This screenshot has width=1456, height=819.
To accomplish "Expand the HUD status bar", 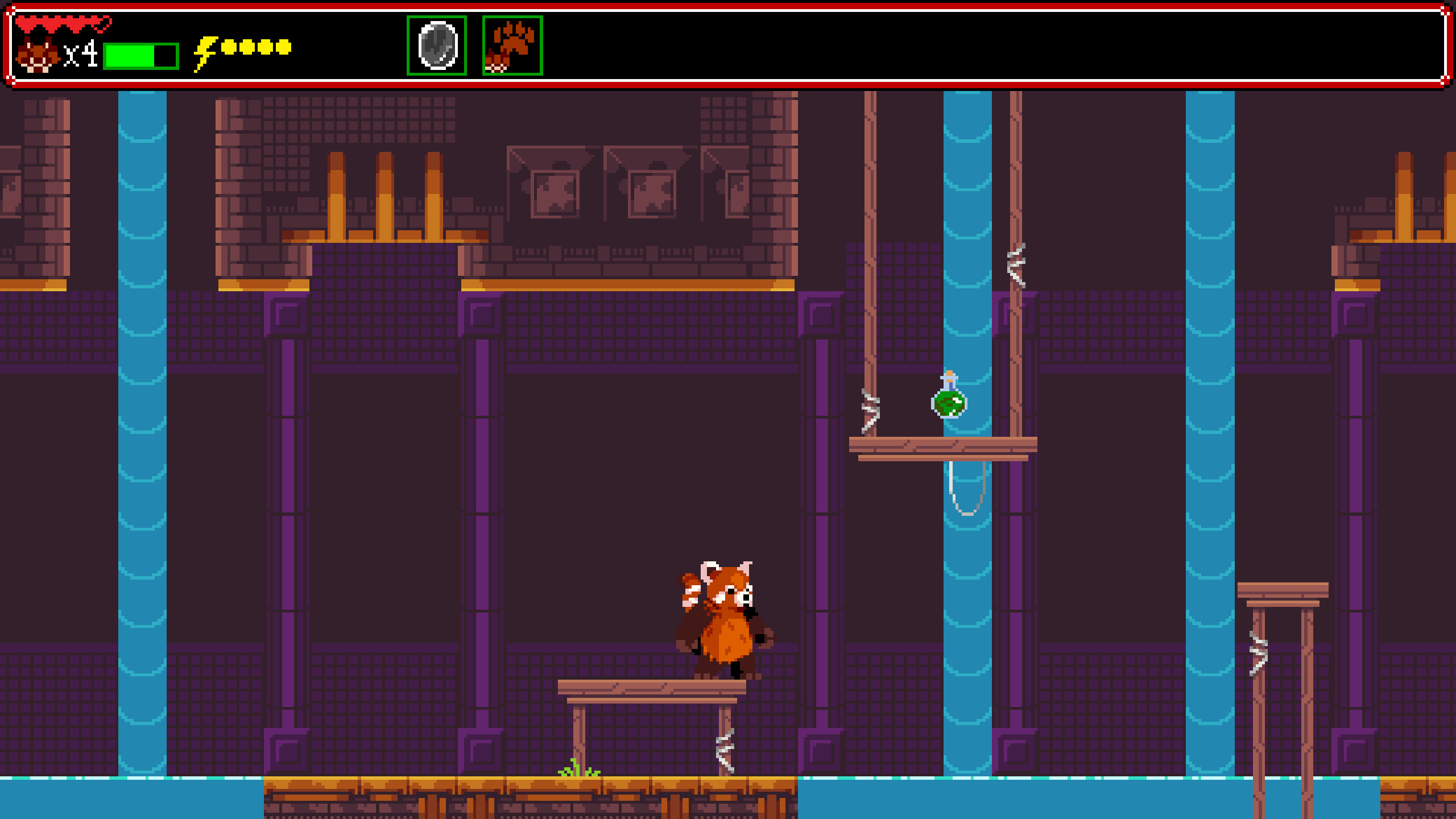I will coord(728,45).
